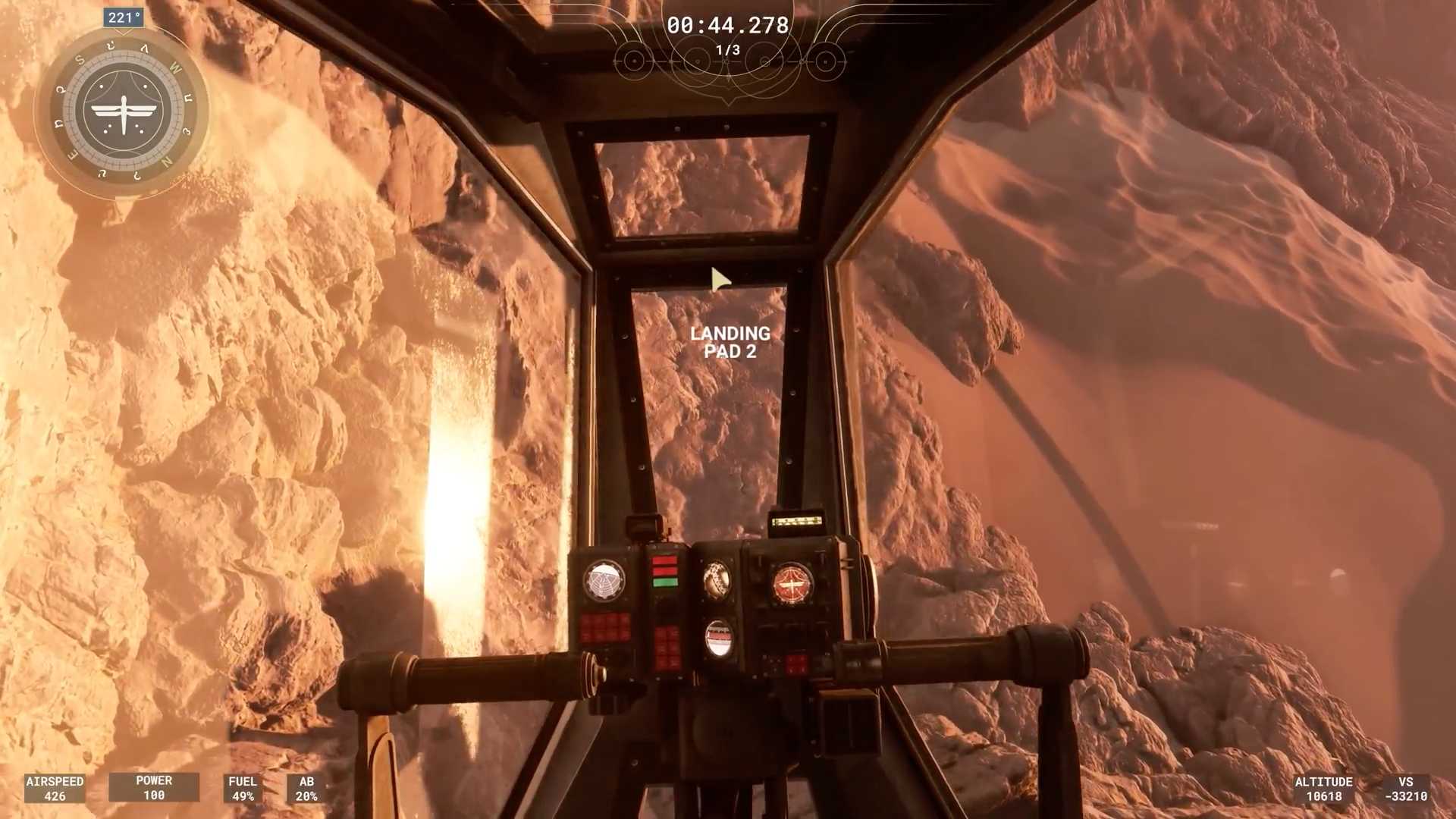
Task: Expand the VS readout showing -33210
Action: [x=1407, y=788]
